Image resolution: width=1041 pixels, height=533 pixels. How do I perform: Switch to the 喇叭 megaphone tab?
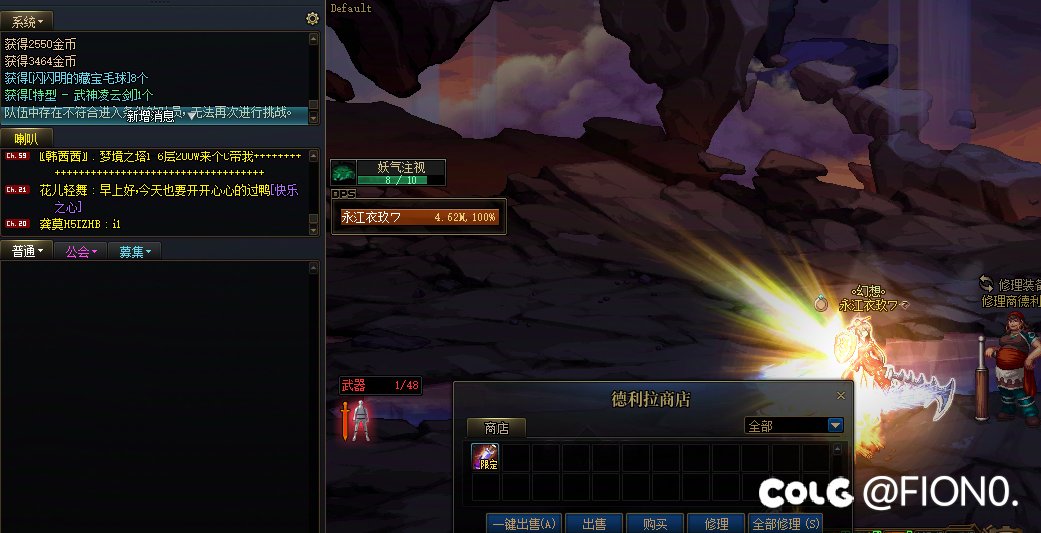pyautogui.click(x=26, y=138)
